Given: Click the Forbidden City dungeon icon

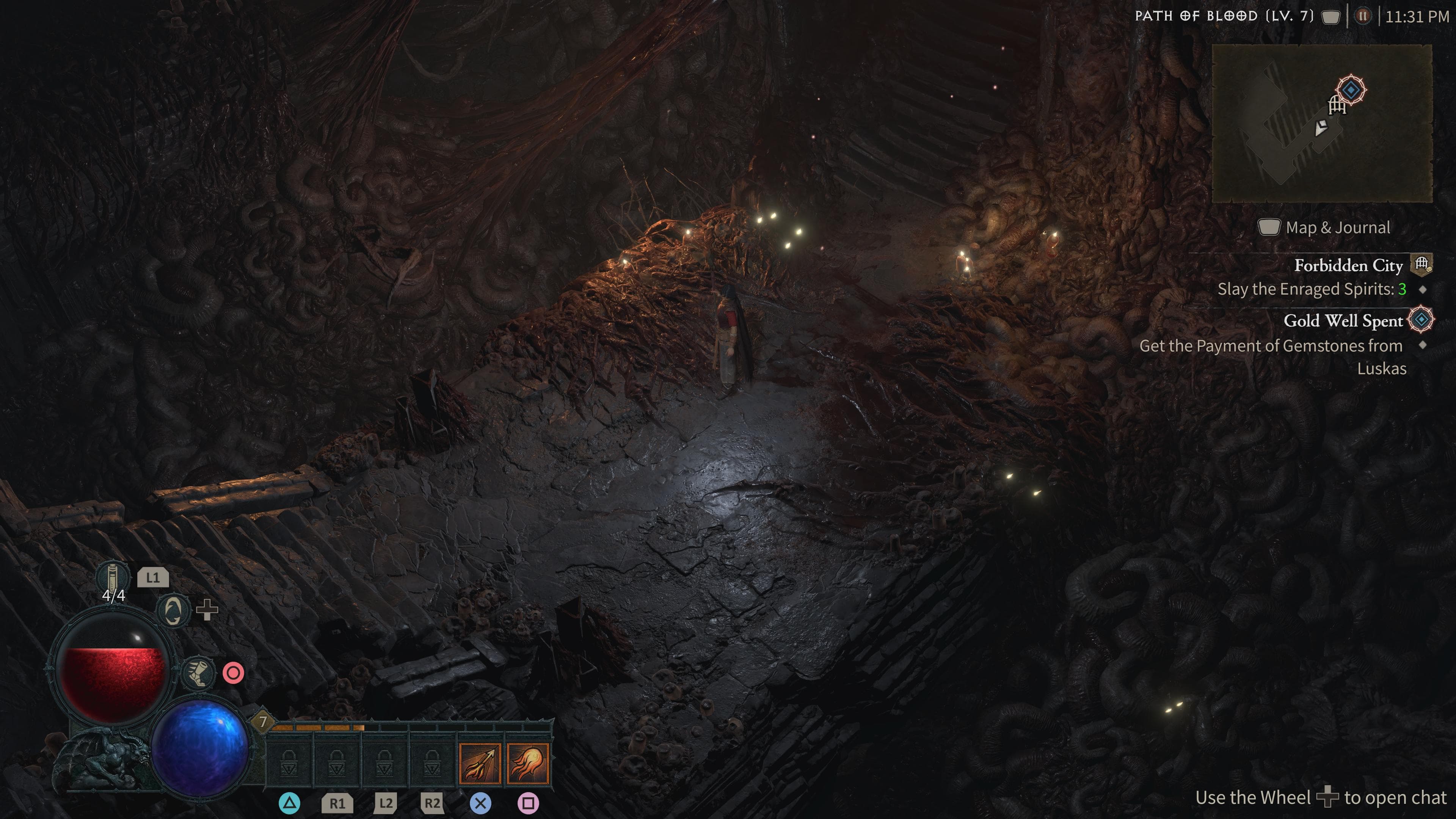Looking at the screenshot, I should pos(1422,264).
